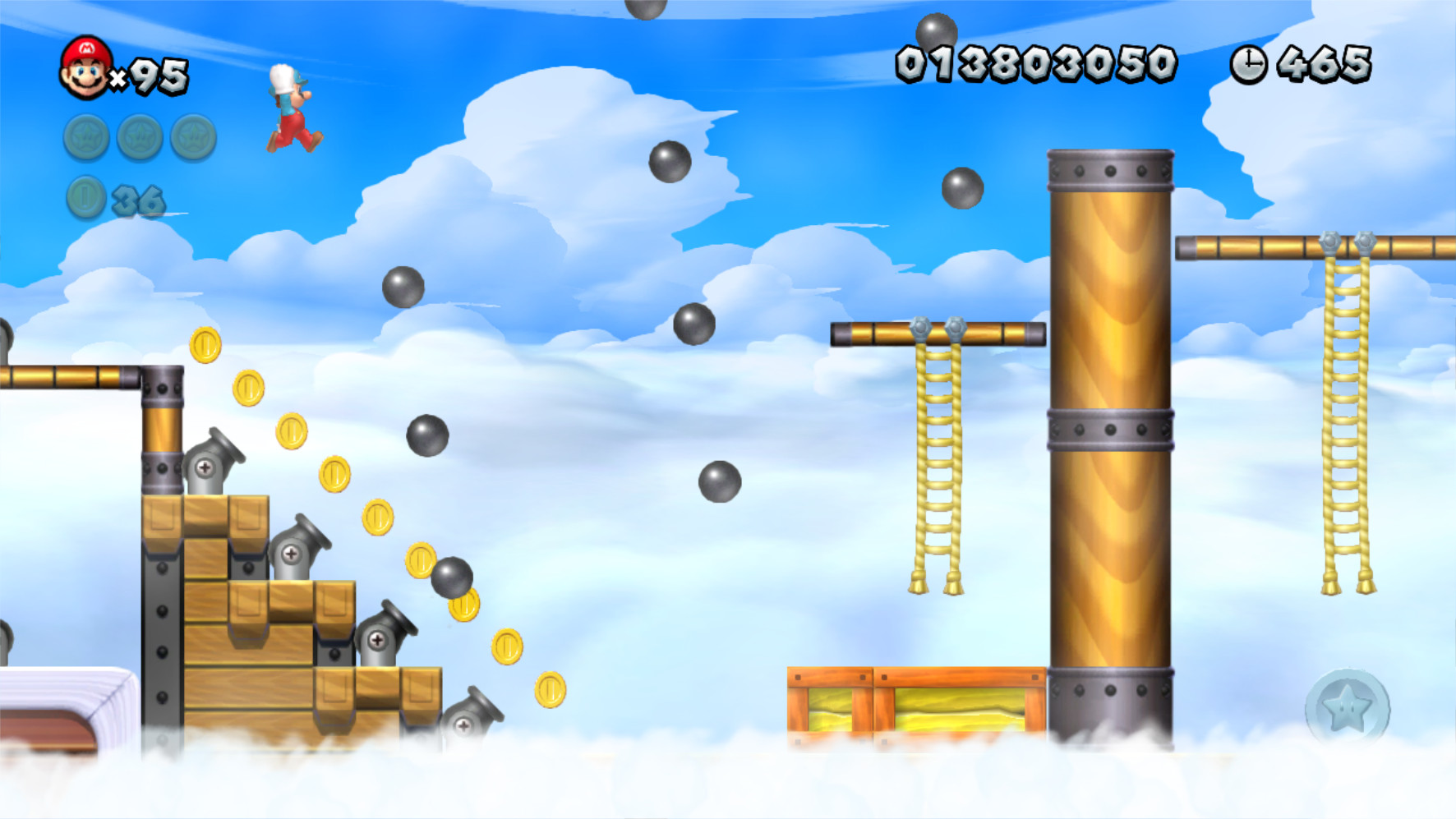Screen dimensions: 1456x819
Task: Click the x95 lives label
Action: point(148,76)
